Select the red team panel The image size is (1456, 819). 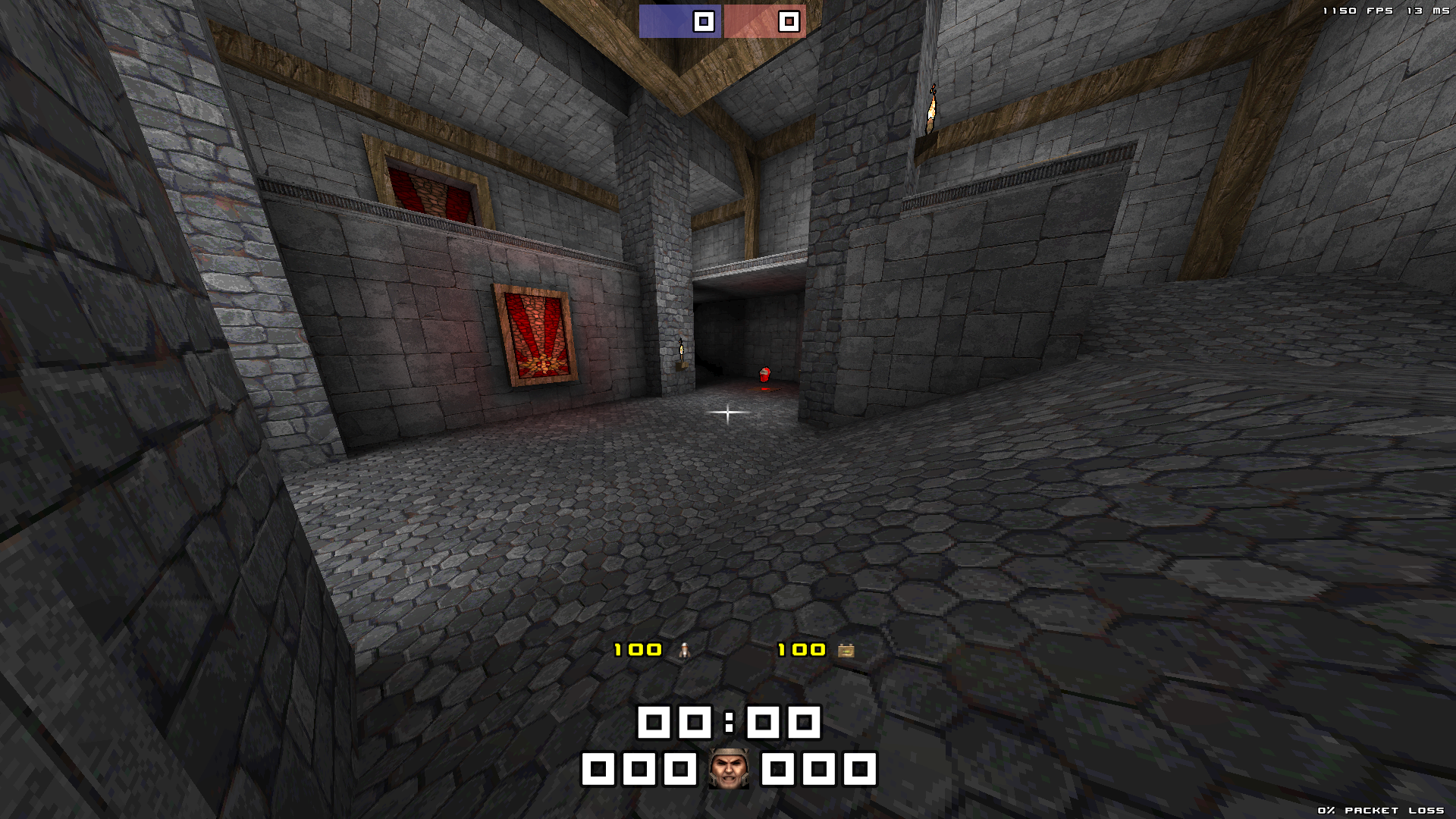[764, 21]
